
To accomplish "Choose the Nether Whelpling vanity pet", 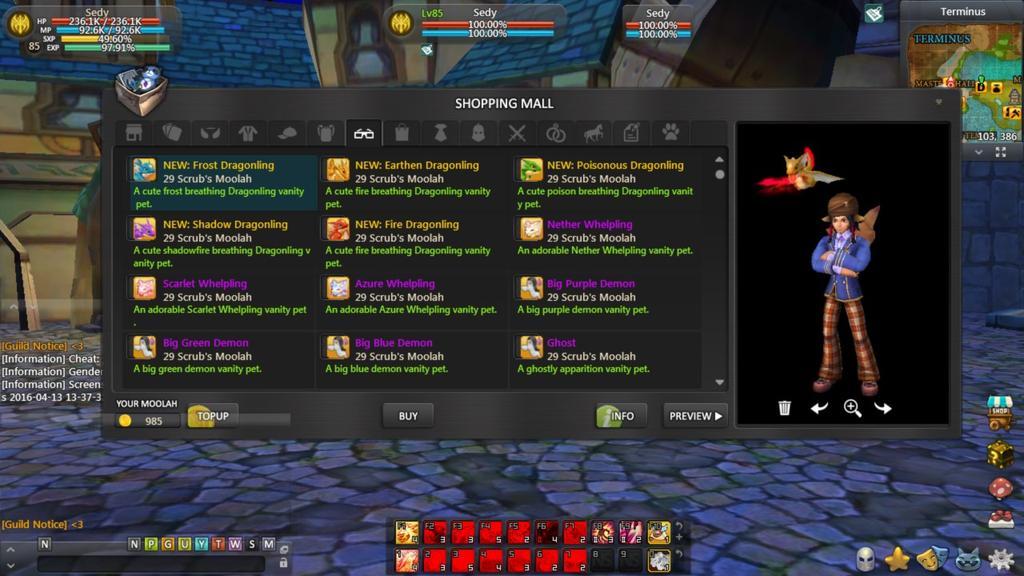I will [x=604, y=238].
